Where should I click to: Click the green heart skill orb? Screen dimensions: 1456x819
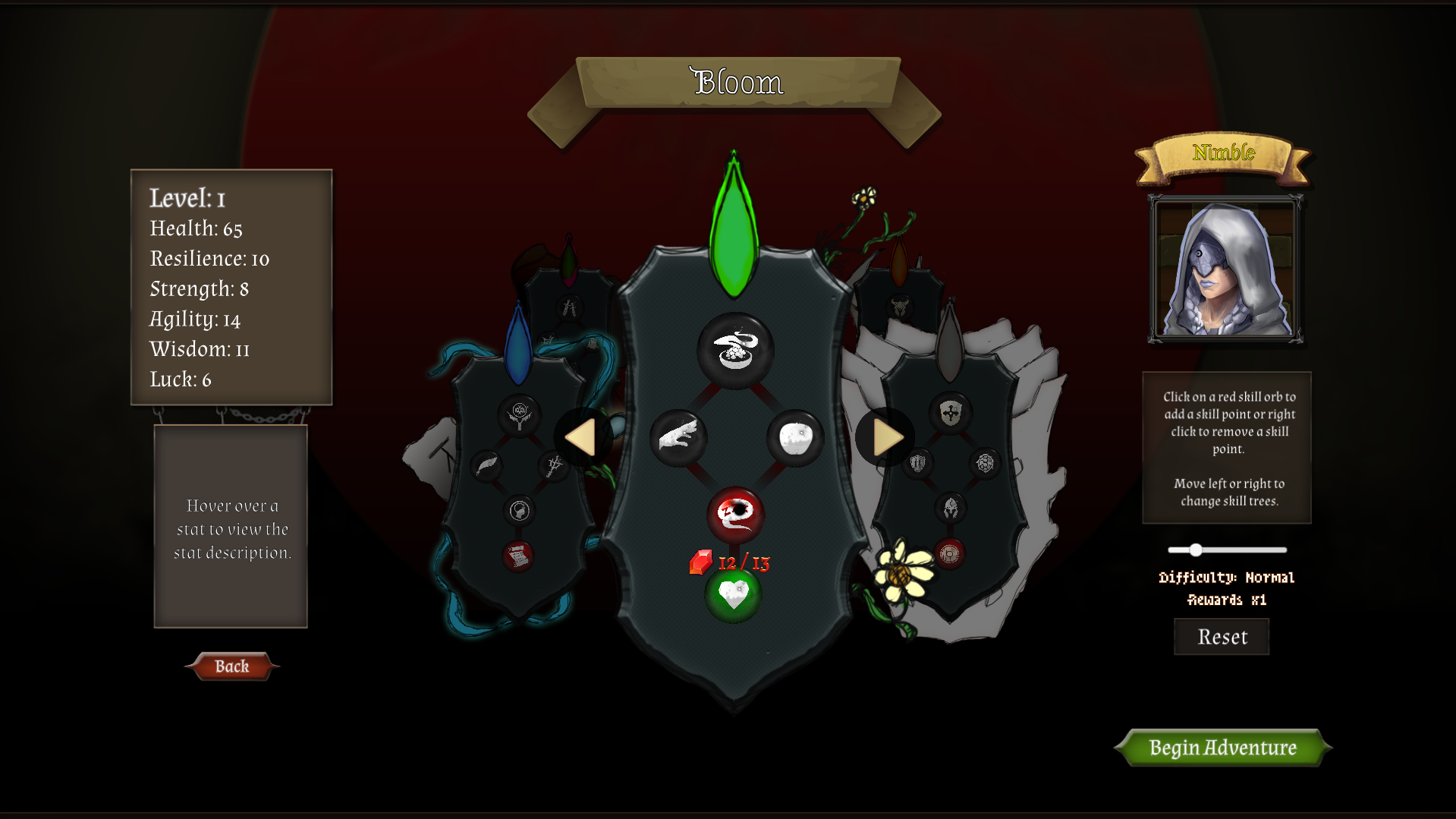733,595
